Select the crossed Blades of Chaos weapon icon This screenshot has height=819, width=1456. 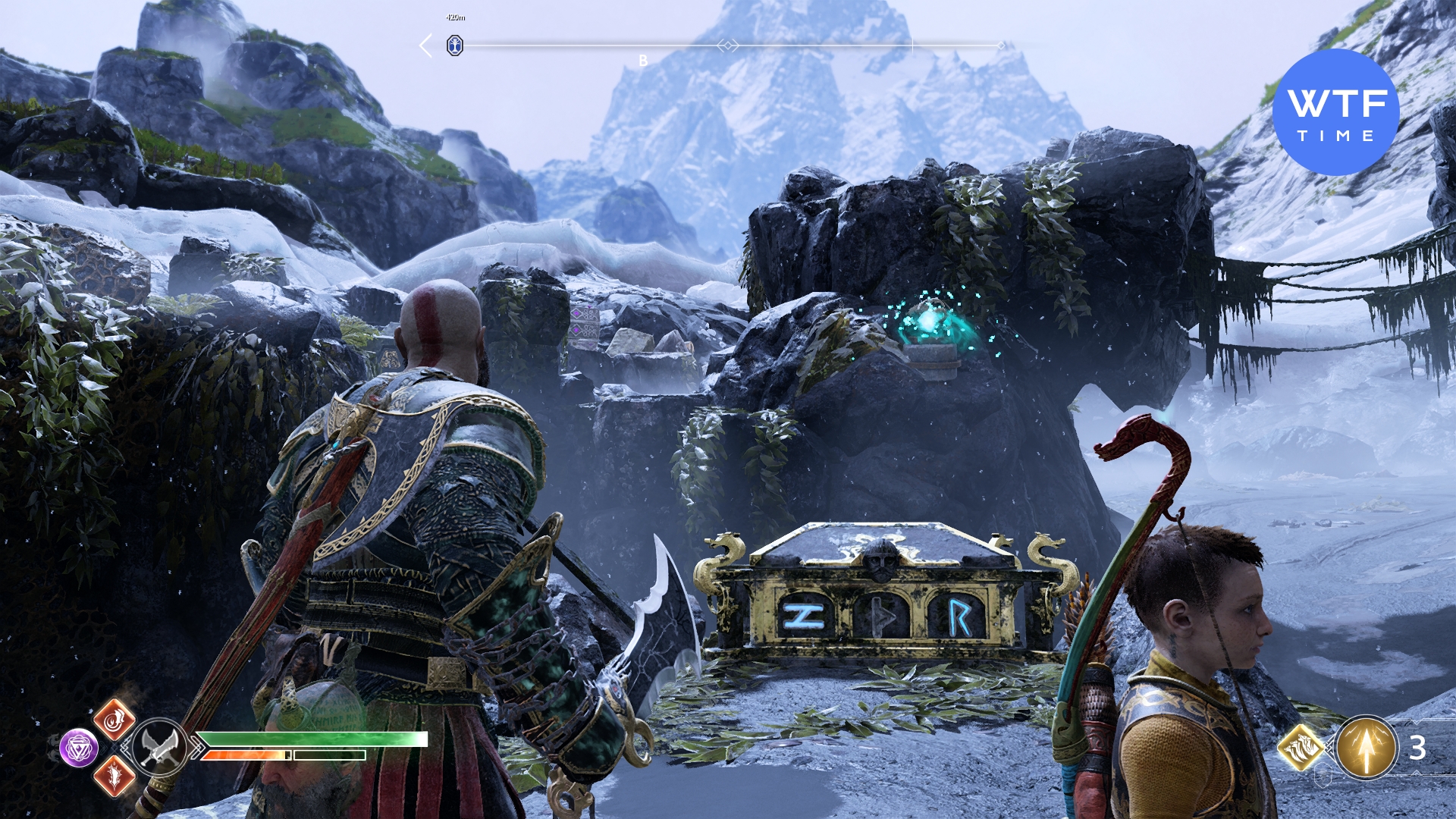tap(160, 747)
